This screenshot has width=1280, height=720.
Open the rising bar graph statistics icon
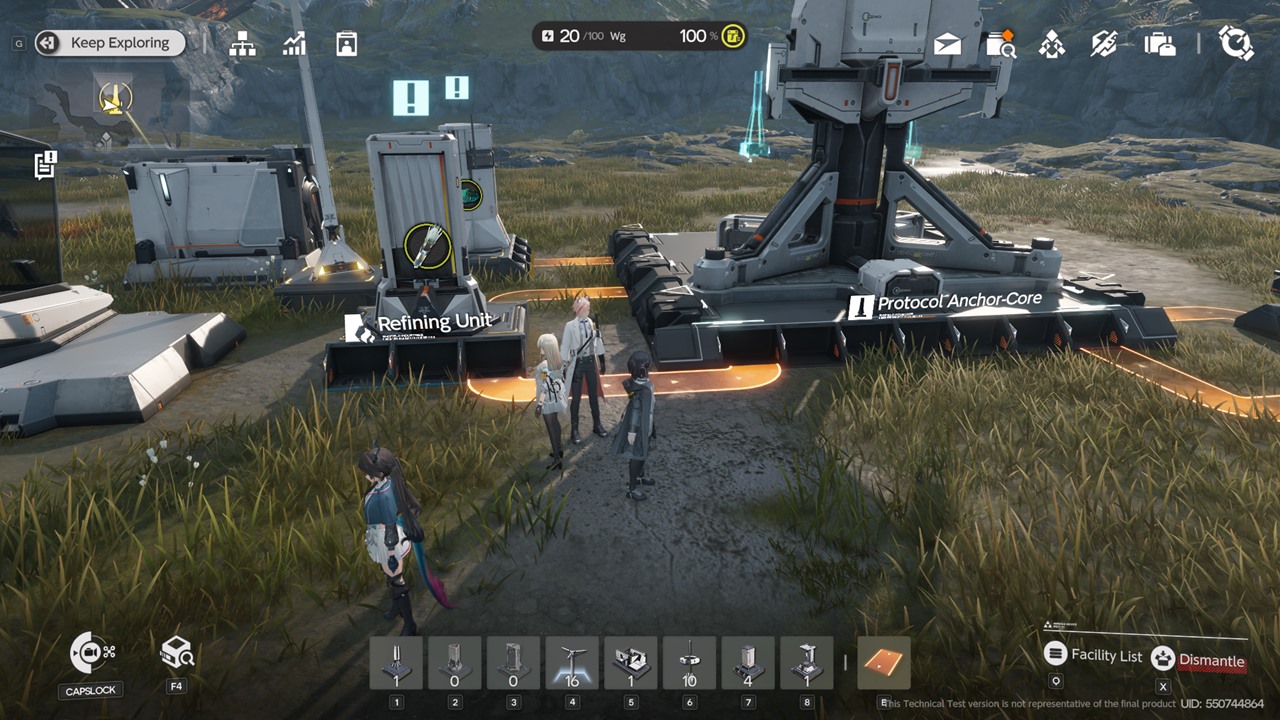pyautogui.click(x=294, y=44)
